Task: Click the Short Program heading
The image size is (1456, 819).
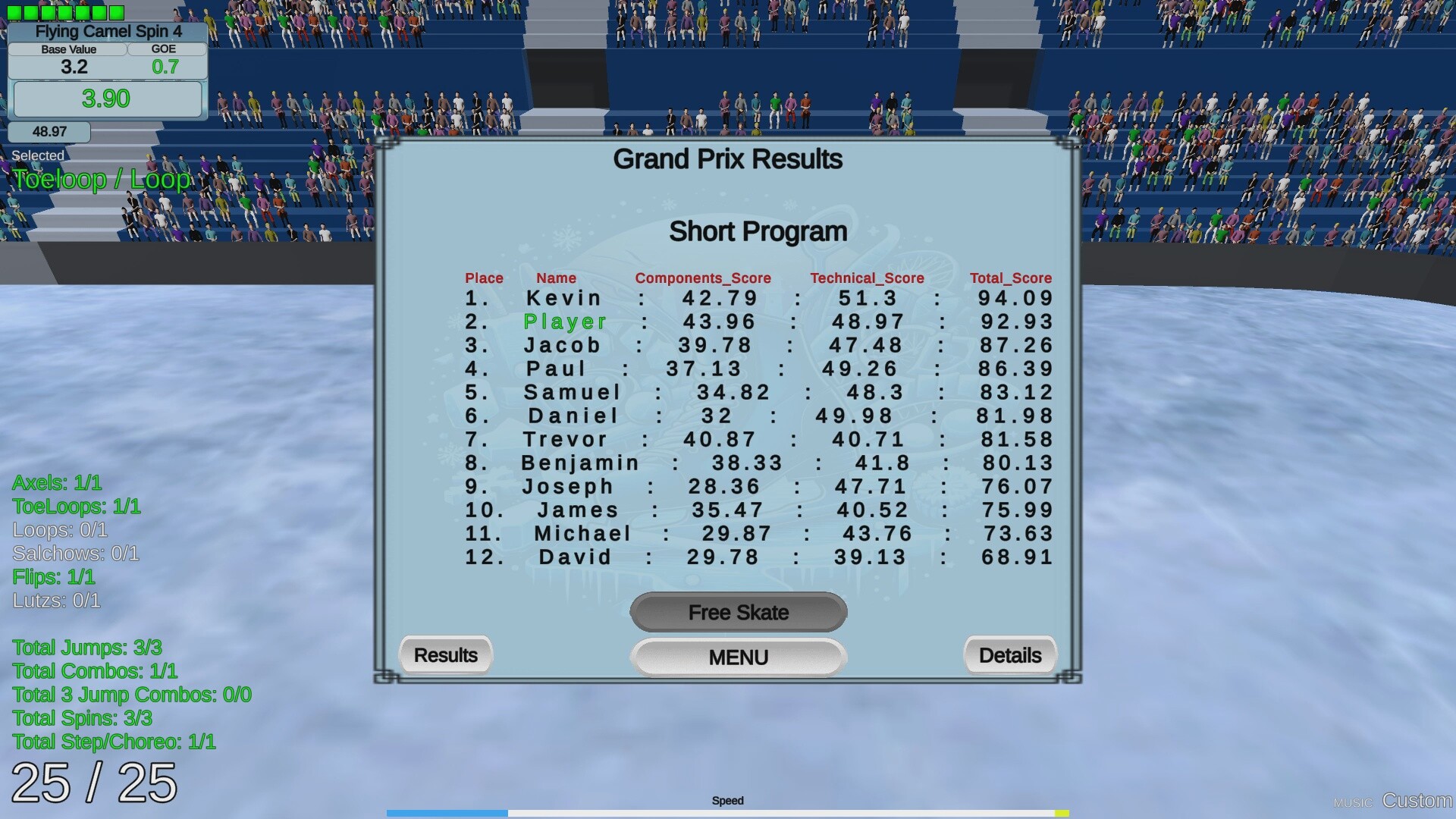Action: (758, 232)
